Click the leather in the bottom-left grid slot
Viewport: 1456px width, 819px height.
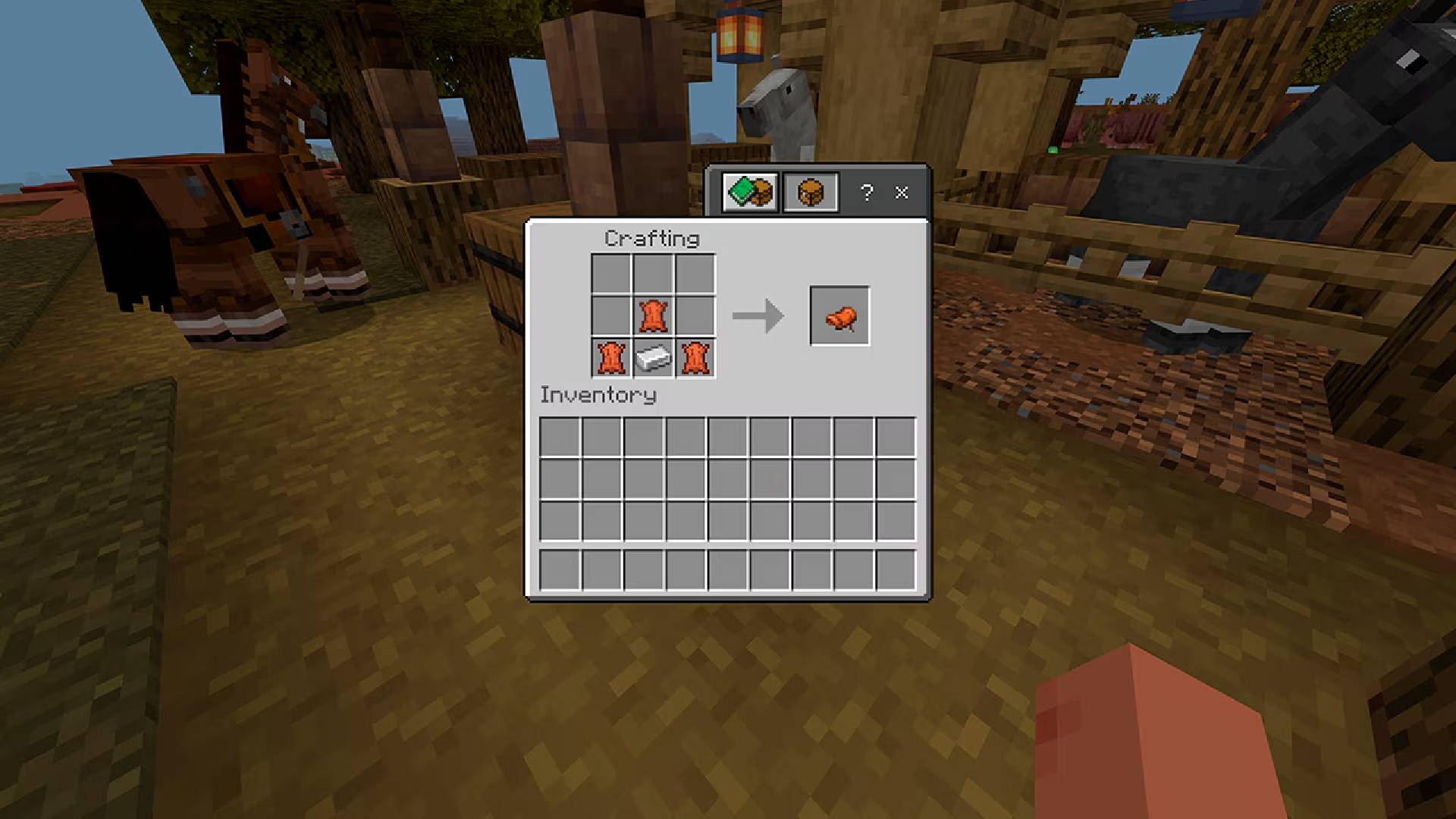tap(611, 359)
